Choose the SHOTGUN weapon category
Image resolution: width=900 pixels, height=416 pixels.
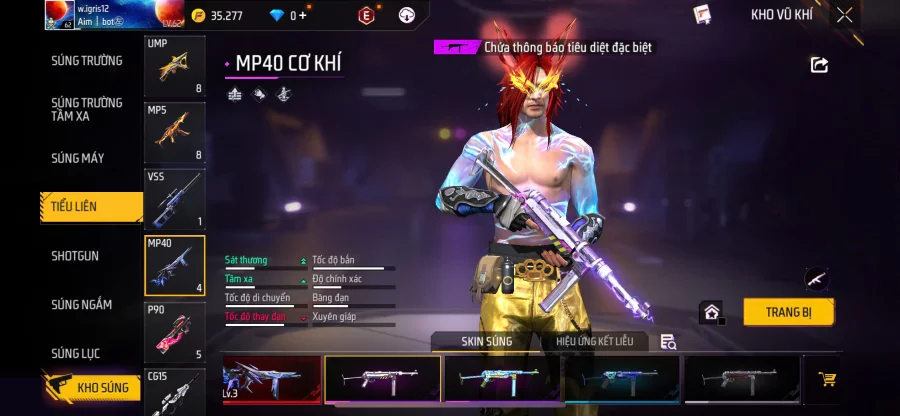pos(75,256)
